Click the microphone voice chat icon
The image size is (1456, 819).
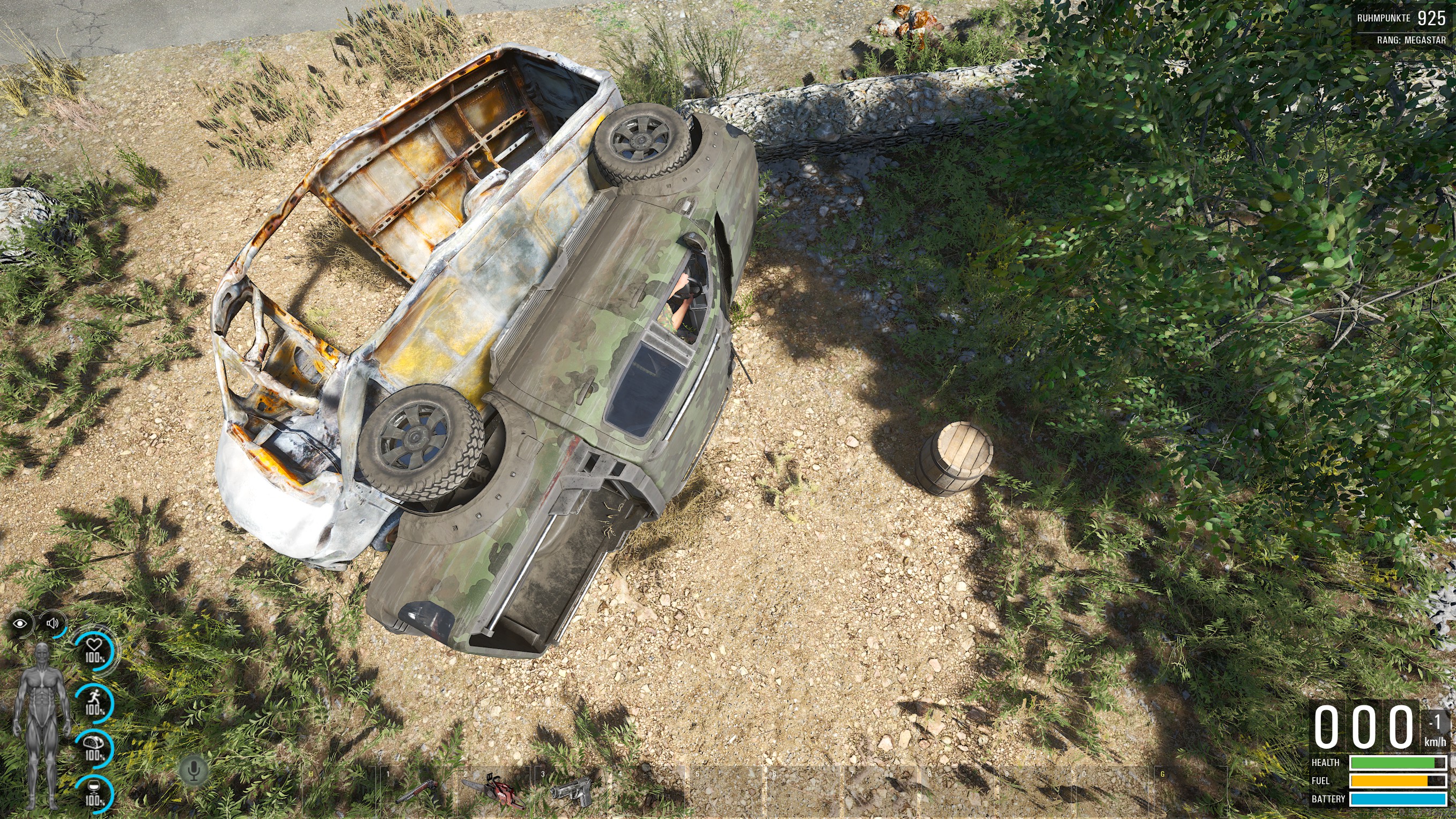click(x=194, y=770)
